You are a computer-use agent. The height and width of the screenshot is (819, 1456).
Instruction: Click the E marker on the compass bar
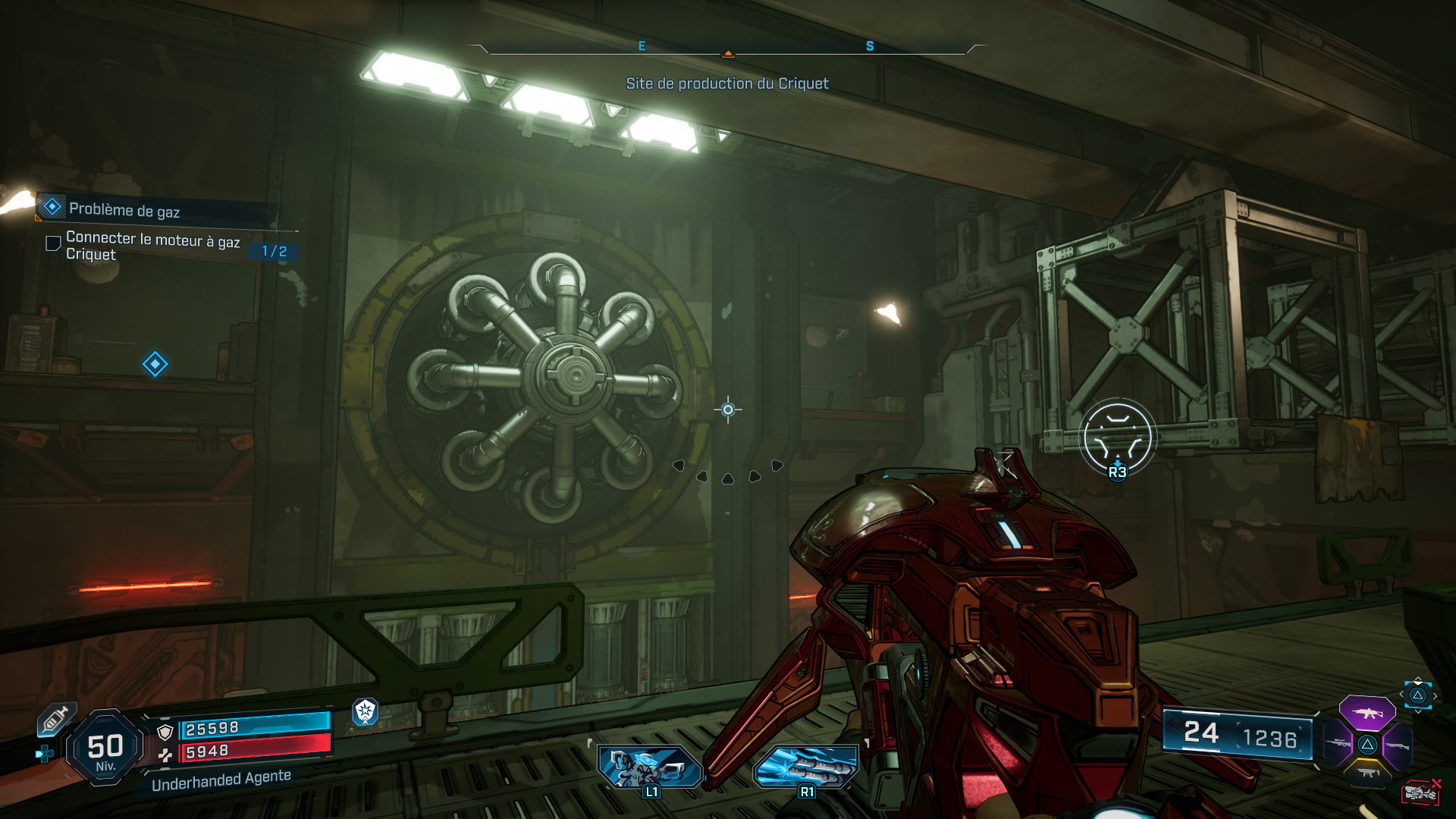coord(642,45)
